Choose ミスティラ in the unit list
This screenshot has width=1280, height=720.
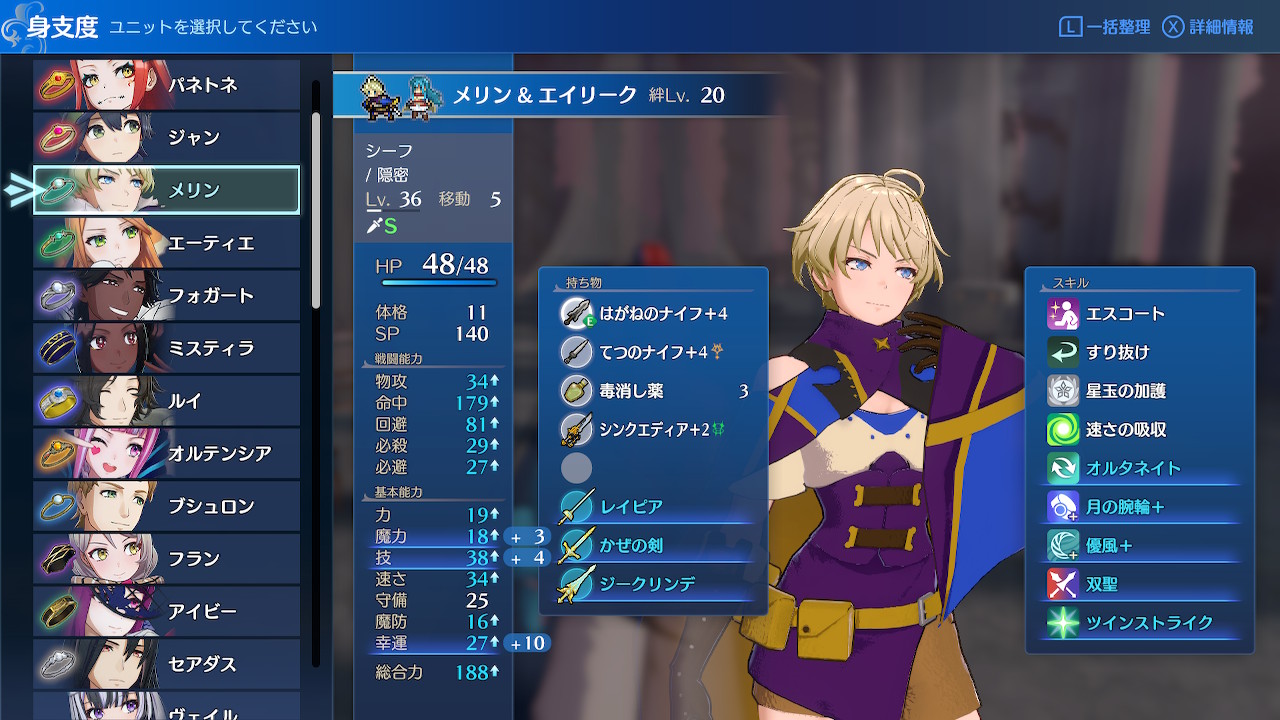click(x=166, y=349)
